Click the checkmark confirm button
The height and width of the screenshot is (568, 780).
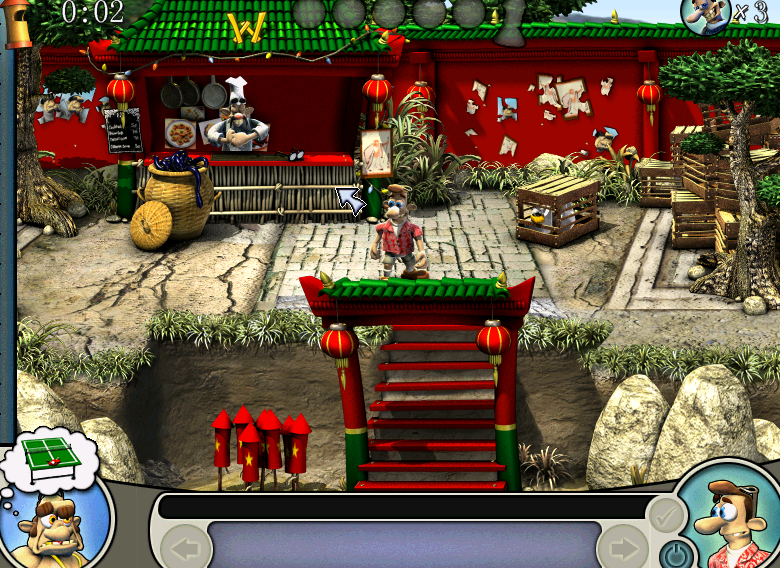(665, 516)
